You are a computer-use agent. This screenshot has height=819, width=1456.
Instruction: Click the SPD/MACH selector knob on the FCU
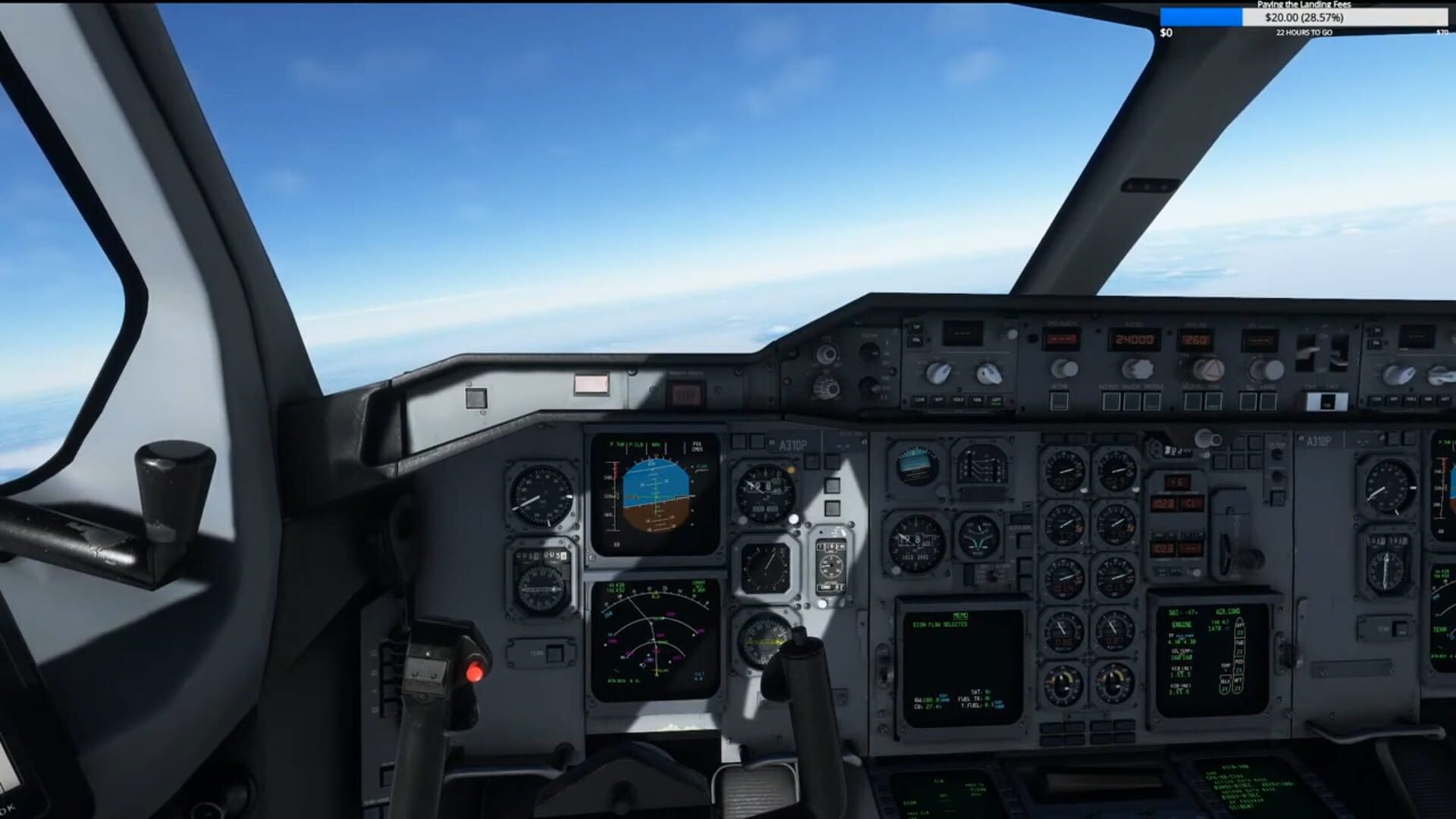click(1064, 367)
